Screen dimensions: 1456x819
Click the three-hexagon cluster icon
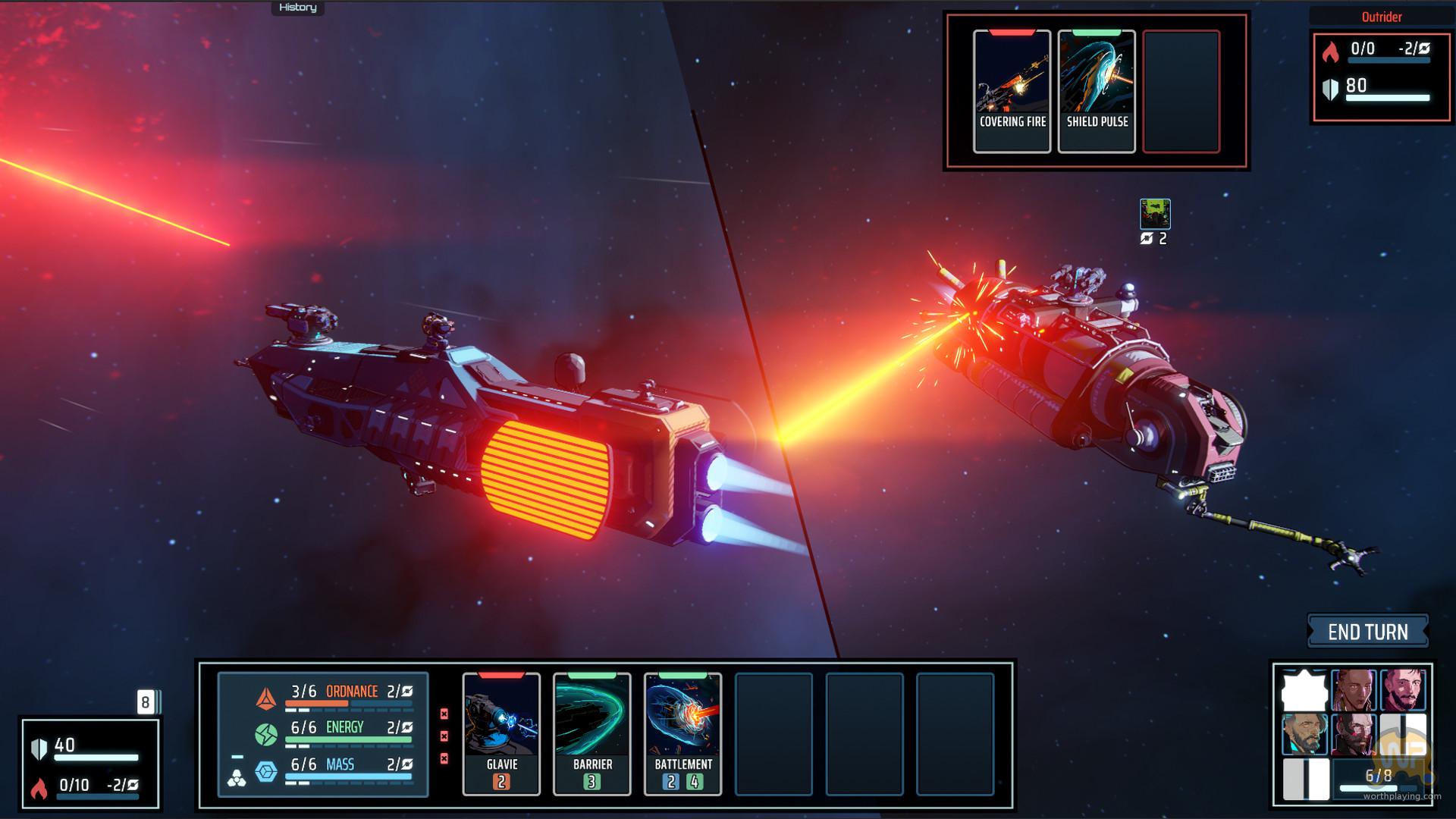pos(237,779)
